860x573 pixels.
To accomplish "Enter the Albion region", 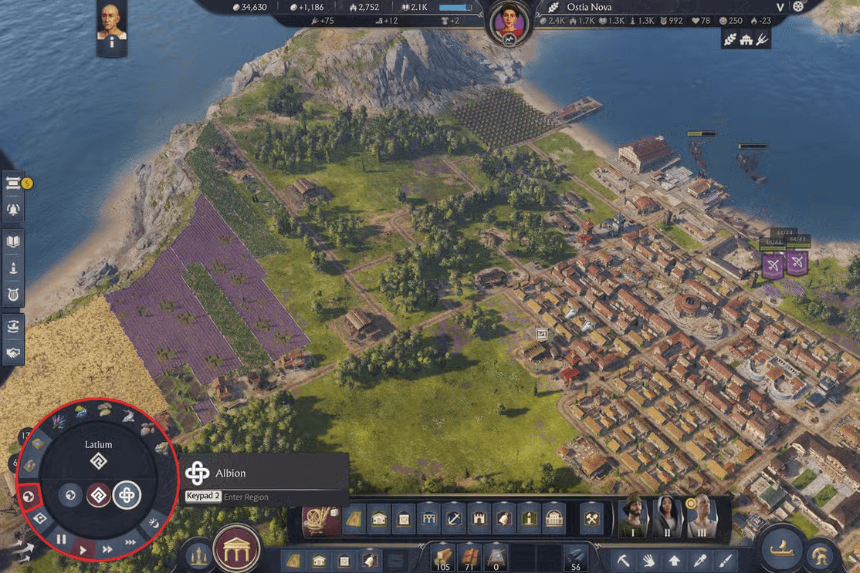I will [x=127, y=495].
